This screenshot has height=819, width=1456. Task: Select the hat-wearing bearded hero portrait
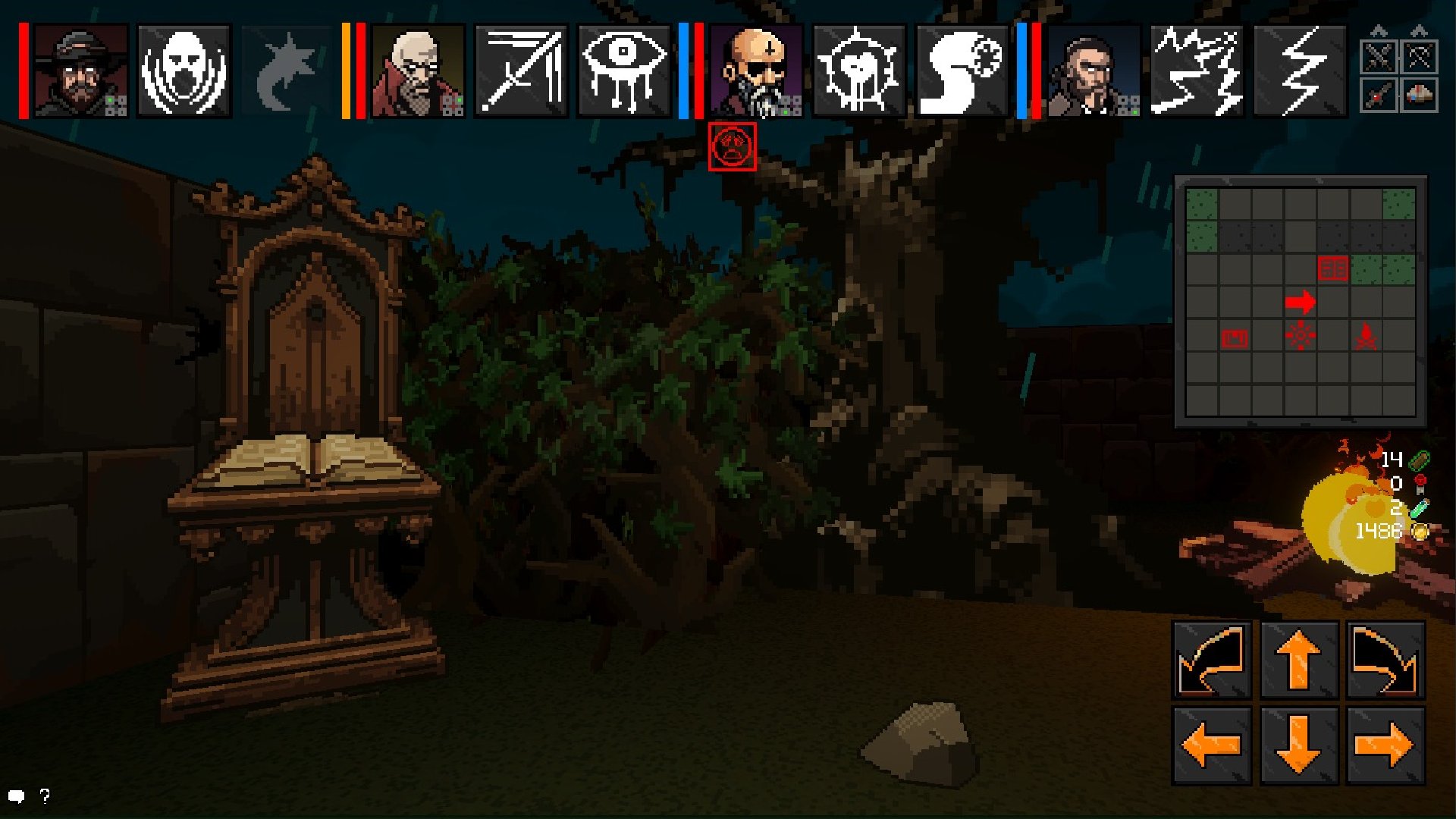pos(80,71)
